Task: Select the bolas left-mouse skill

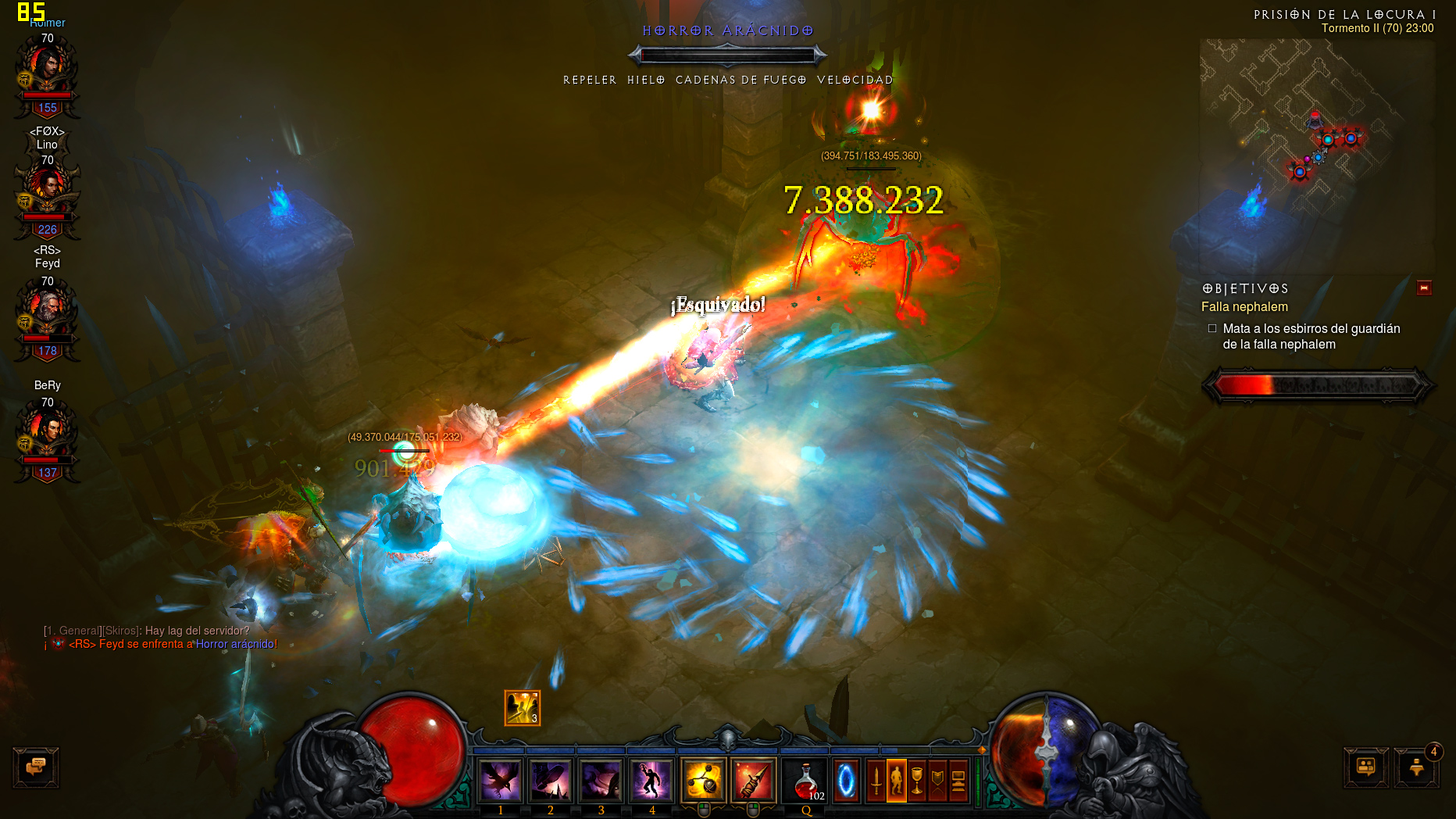Action: [x=703, y=780]
